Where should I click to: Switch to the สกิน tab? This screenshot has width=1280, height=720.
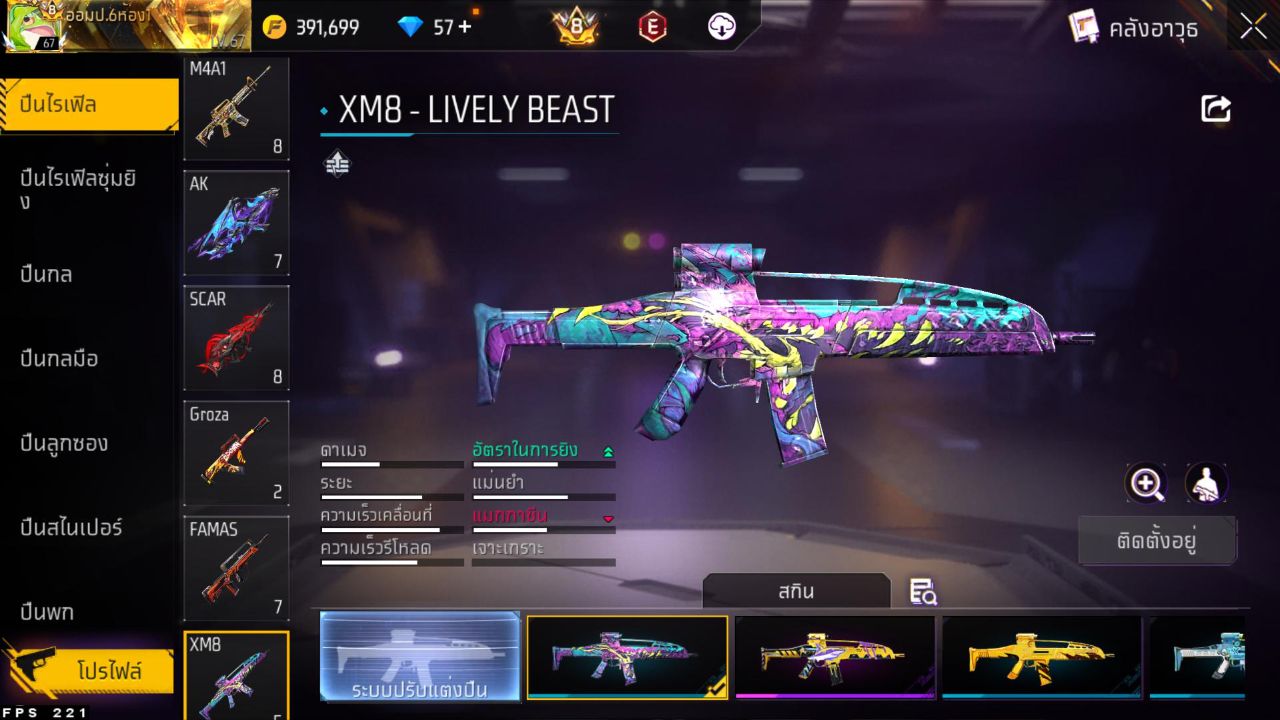[798, 592]
